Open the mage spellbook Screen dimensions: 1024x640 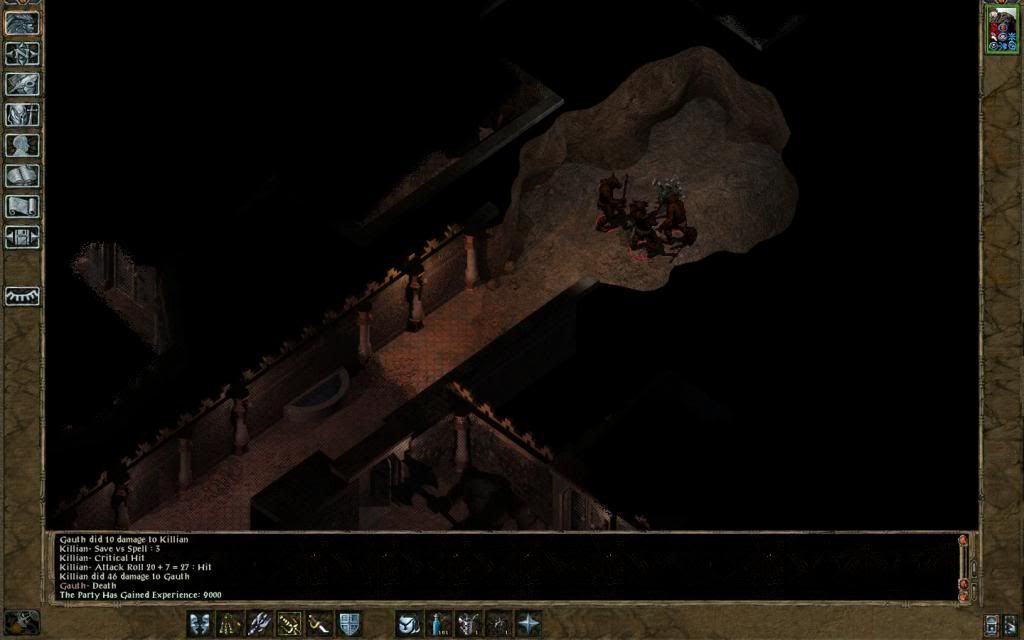click(22, 177)
